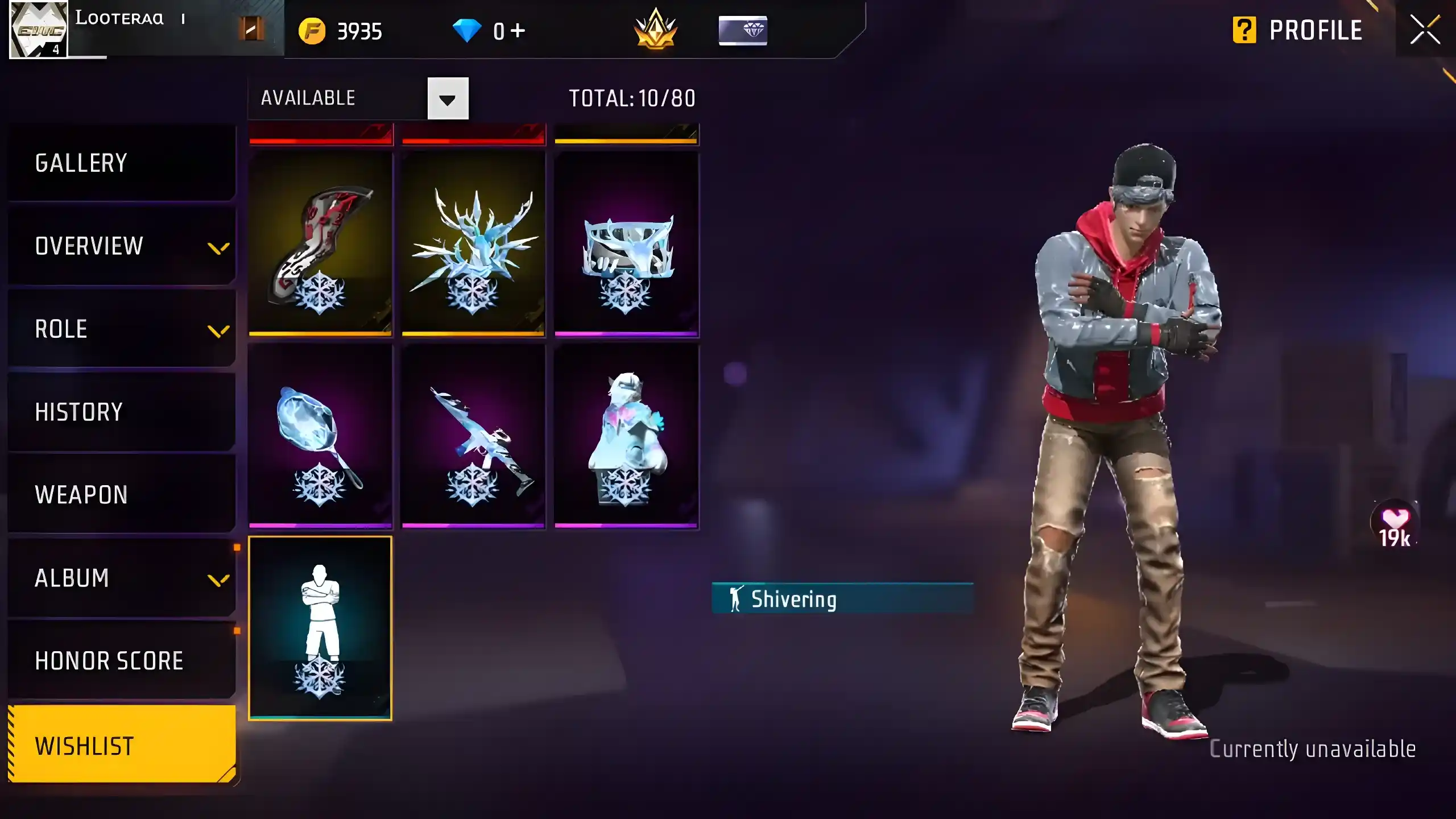Select the frost rifle skin thumbnail

[x=474, y=435]
